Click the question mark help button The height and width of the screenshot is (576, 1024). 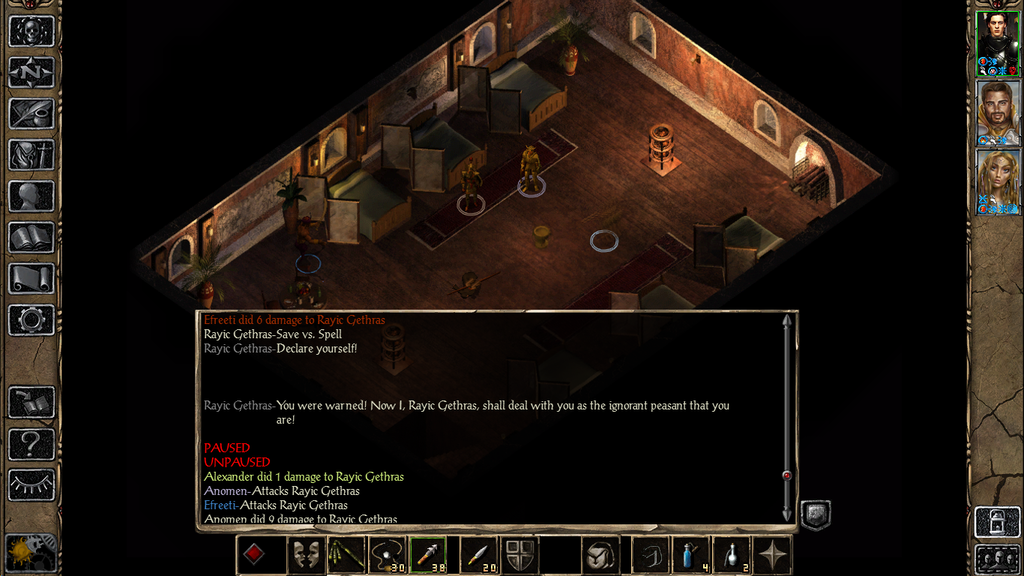pyautogui.click(x=31, y=443)
